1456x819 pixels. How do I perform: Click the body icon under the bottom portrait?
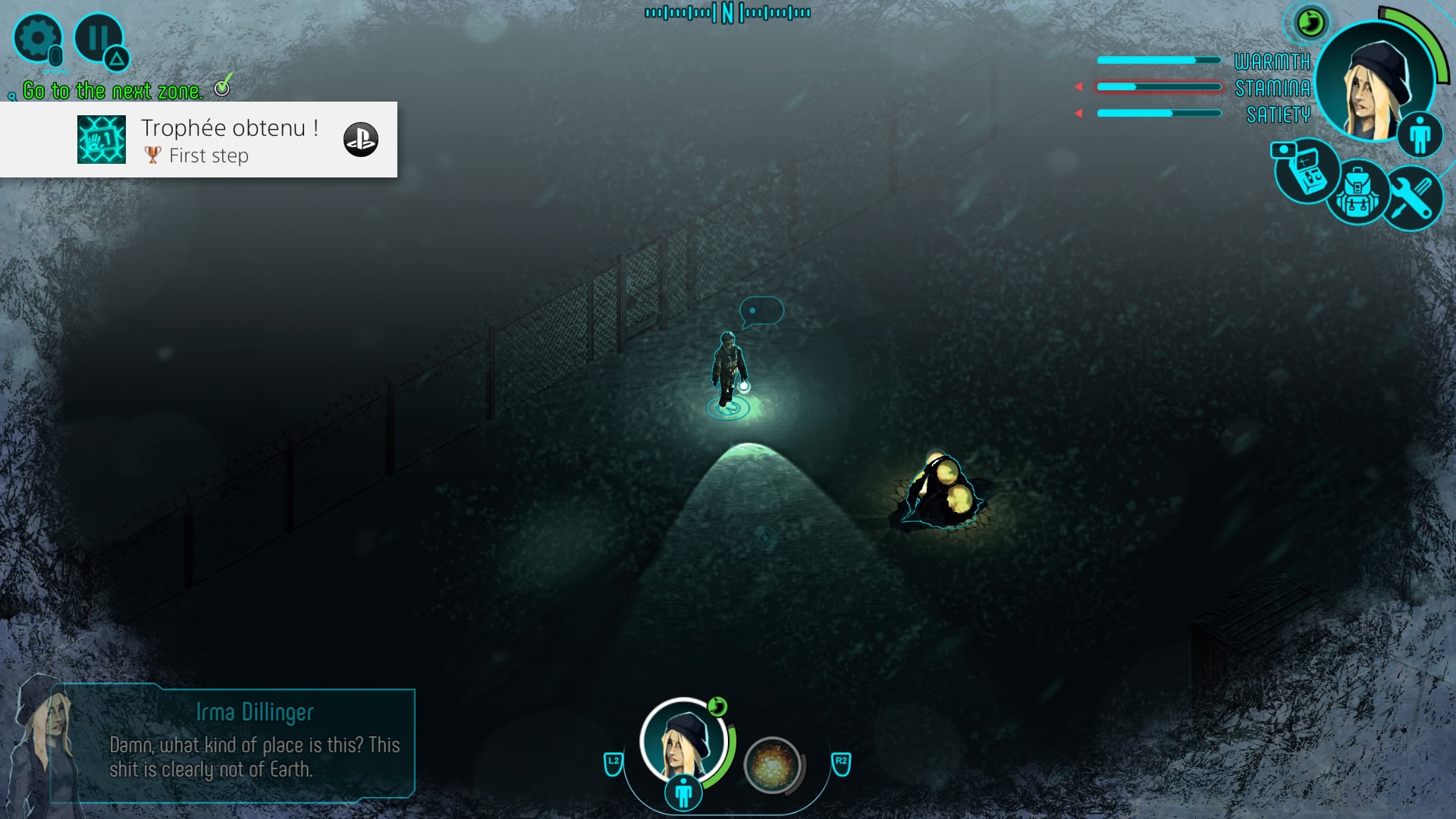(x=683, y=793)
